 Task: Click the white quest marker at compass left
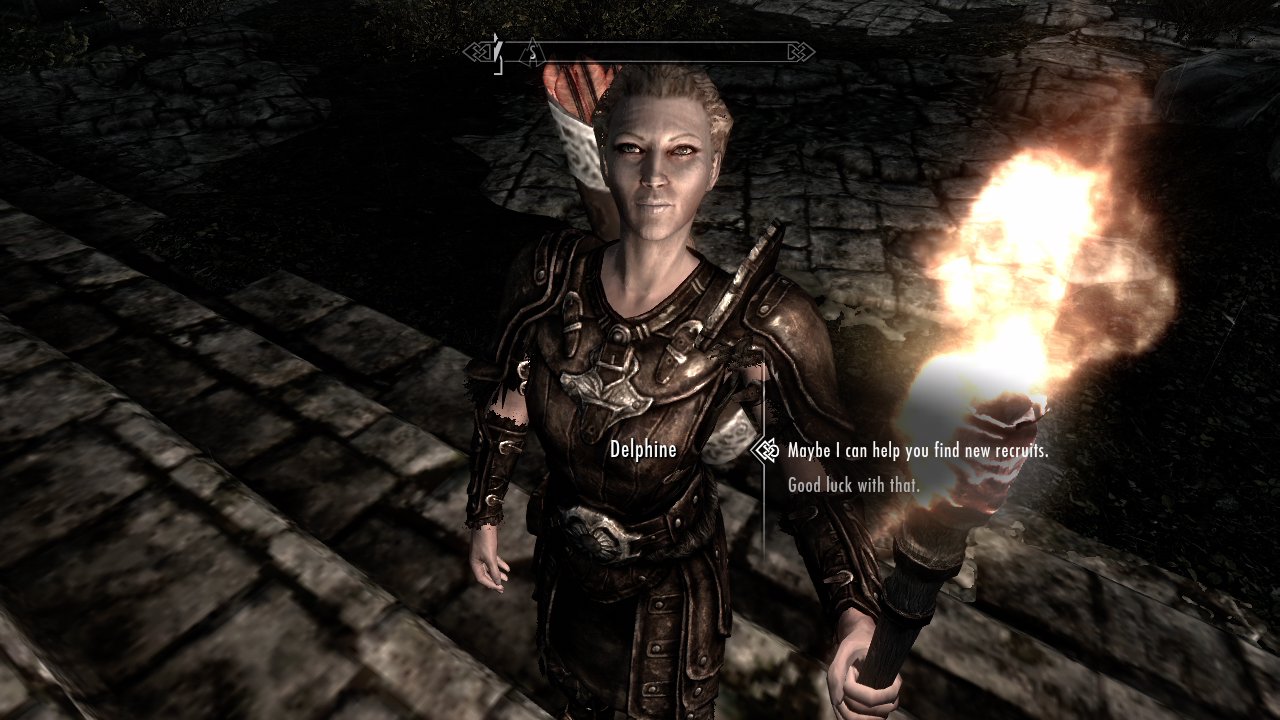498,50
